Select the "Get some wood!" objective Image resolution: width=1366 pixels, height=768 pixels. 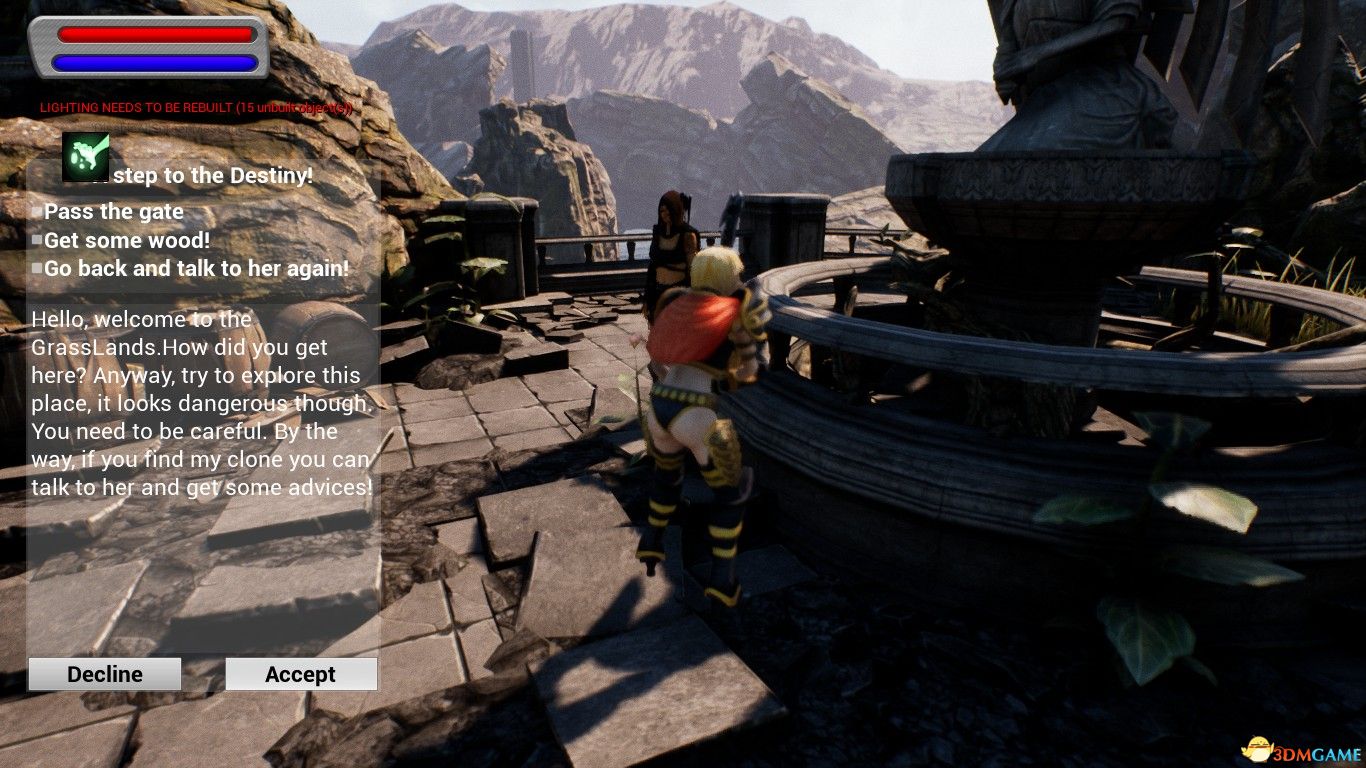tap(126, 240)
